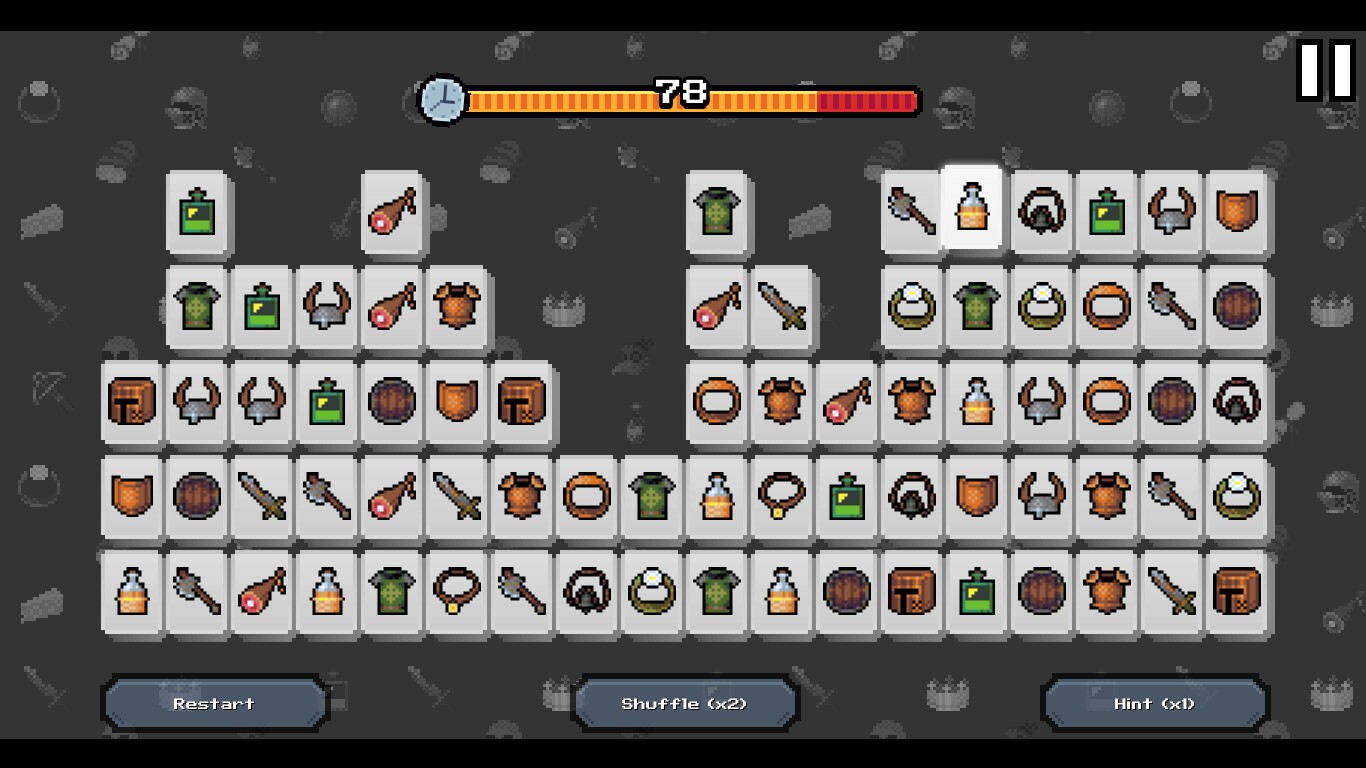Click a dark barrel tile
1366x768 pixels.
click(391, 401)
